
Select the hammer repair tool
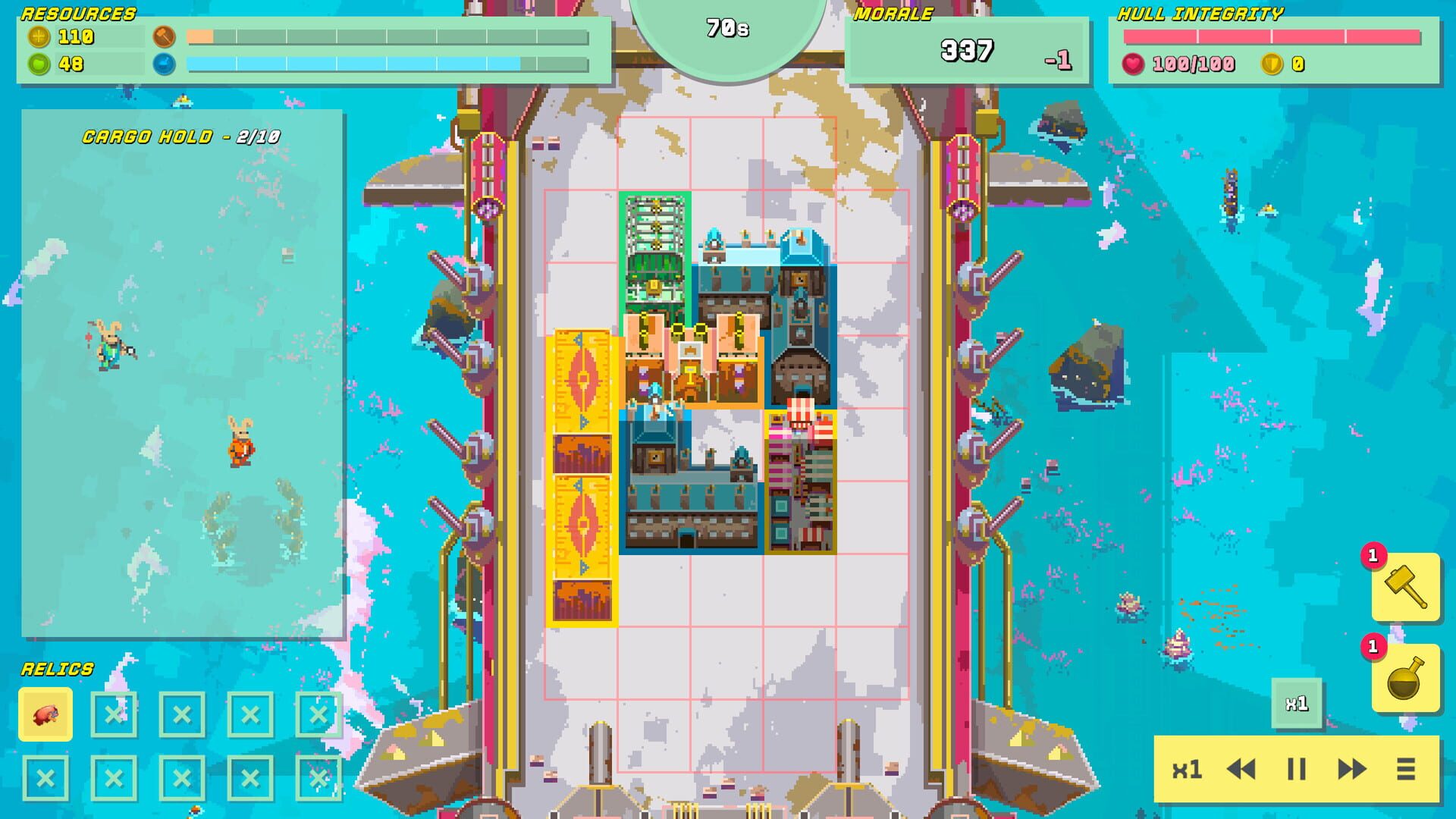1403,588
